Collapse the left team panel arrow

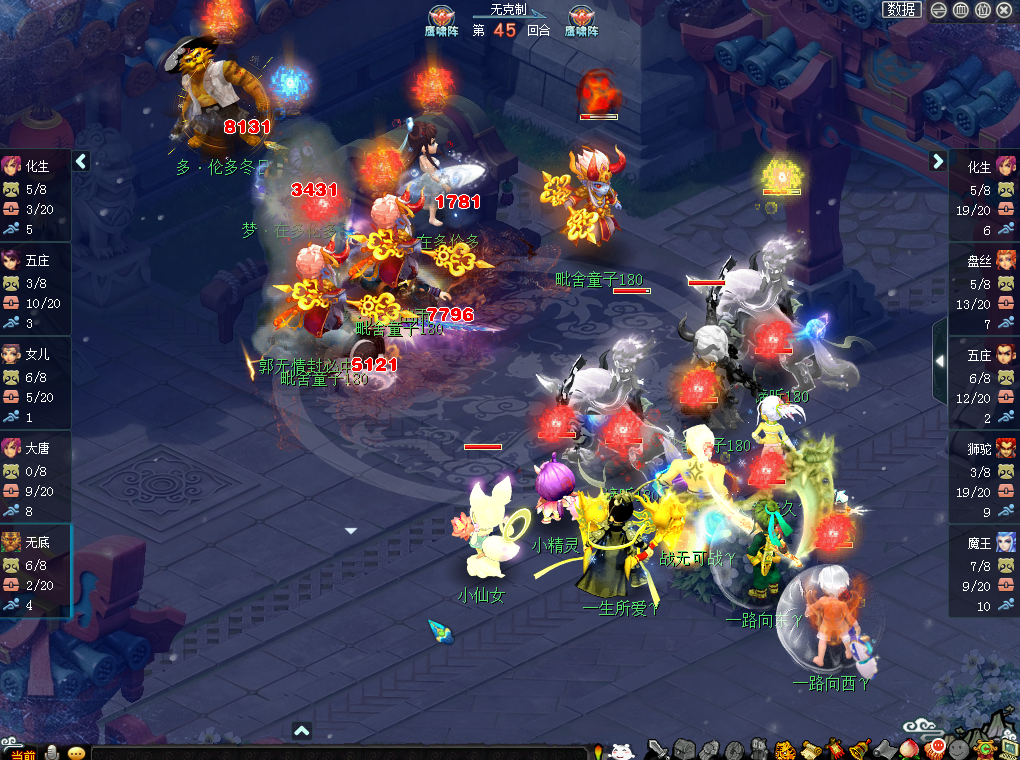pos(81,161)
